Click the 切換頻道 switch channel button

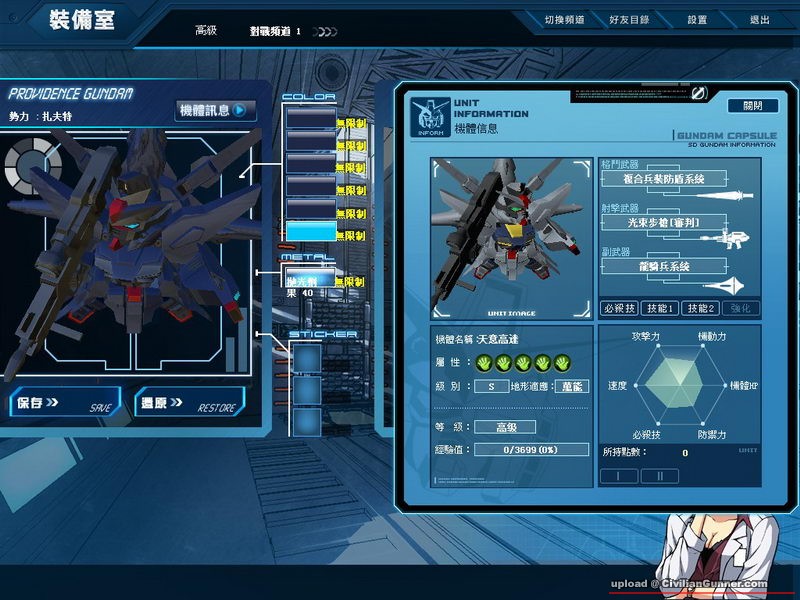click(564, 20)
